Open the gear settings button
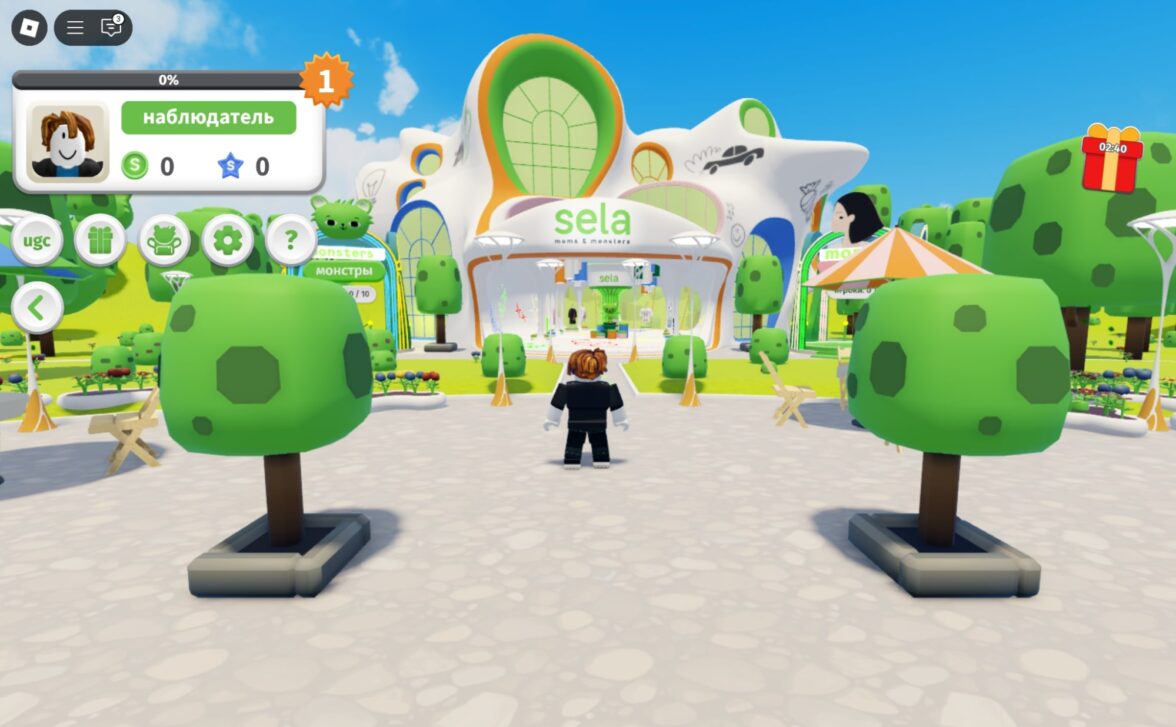1176x727 pixels. click(228, 240)
